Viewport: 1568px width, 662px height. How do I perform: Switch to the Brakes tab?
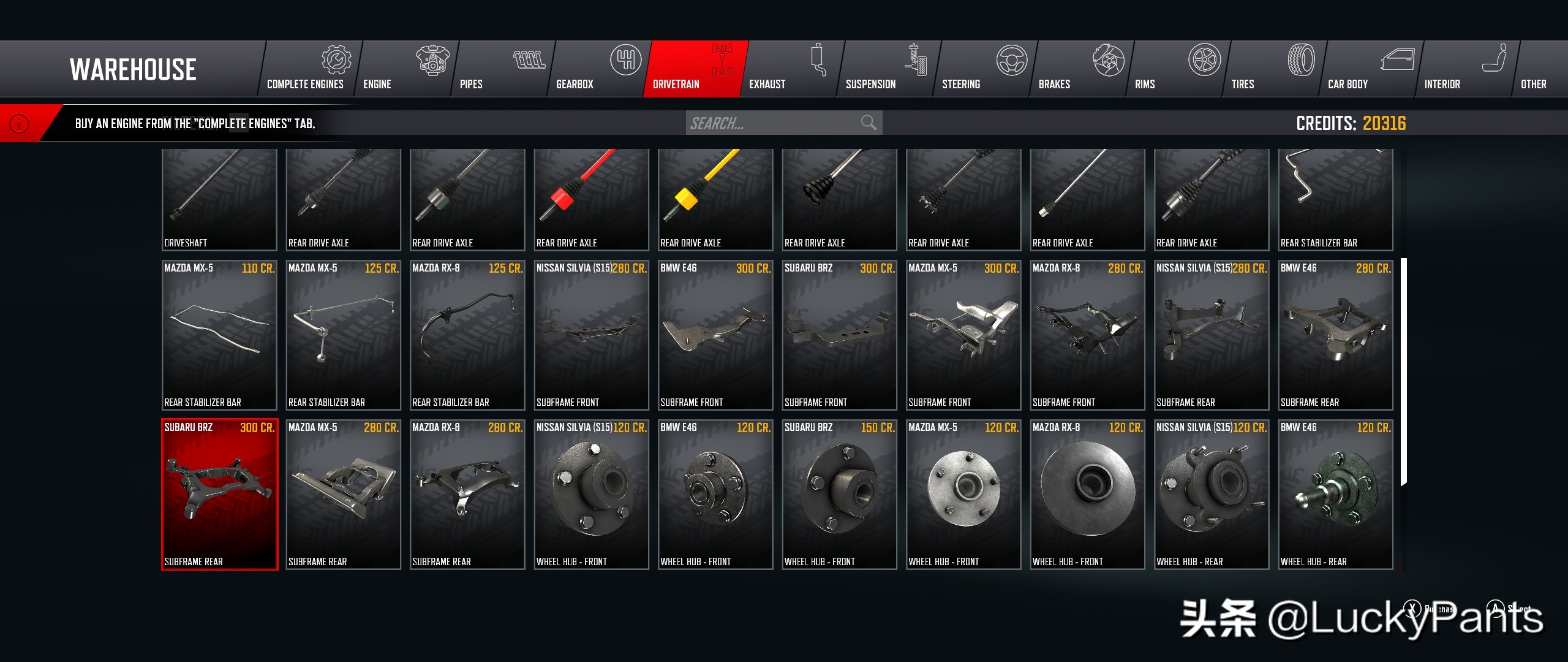pyautogui.click(x=1080, y=69)
